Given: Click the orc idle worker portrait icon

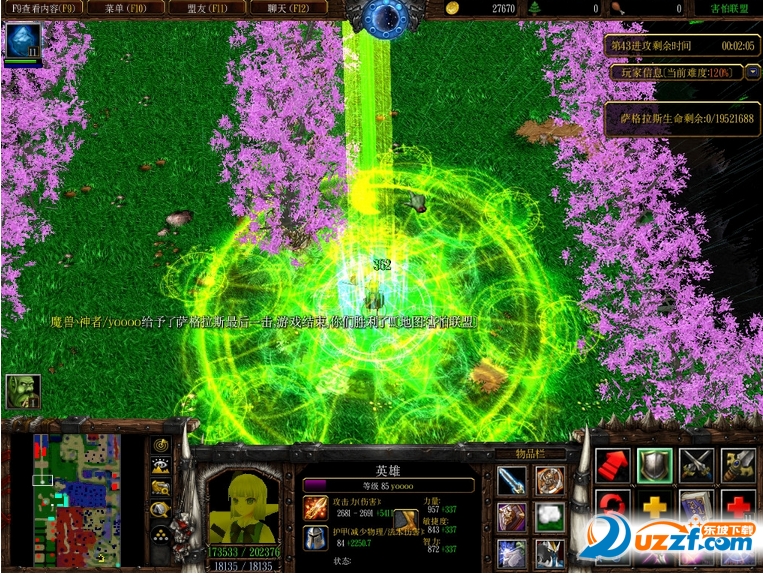Looking at the screenshot, I should click(22, 391).
